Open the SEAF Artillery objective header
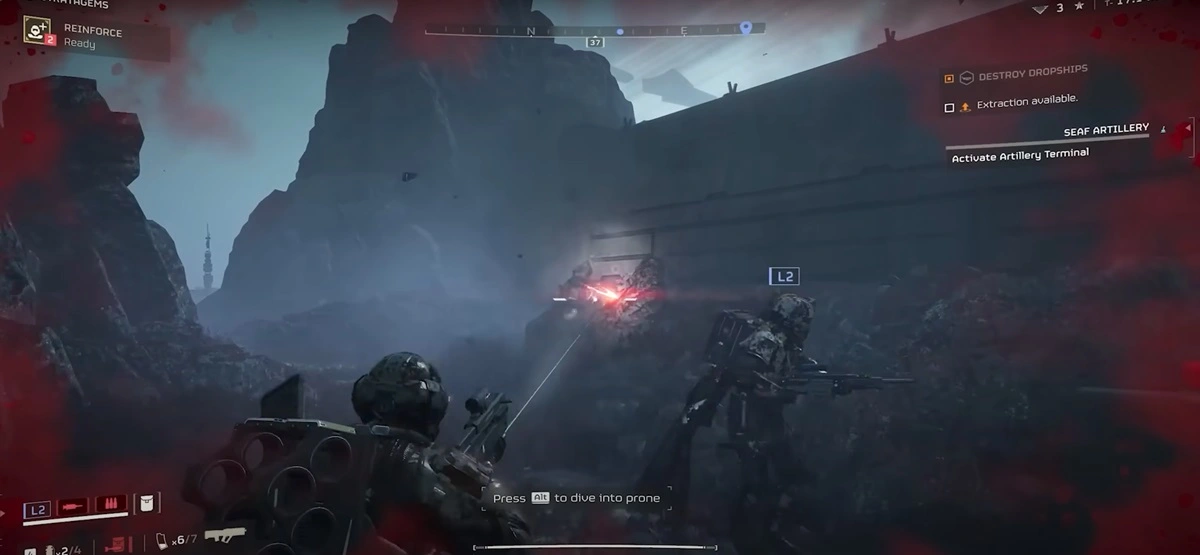The height and width of the screenshot is (555, 1200). click(1104, 130)
